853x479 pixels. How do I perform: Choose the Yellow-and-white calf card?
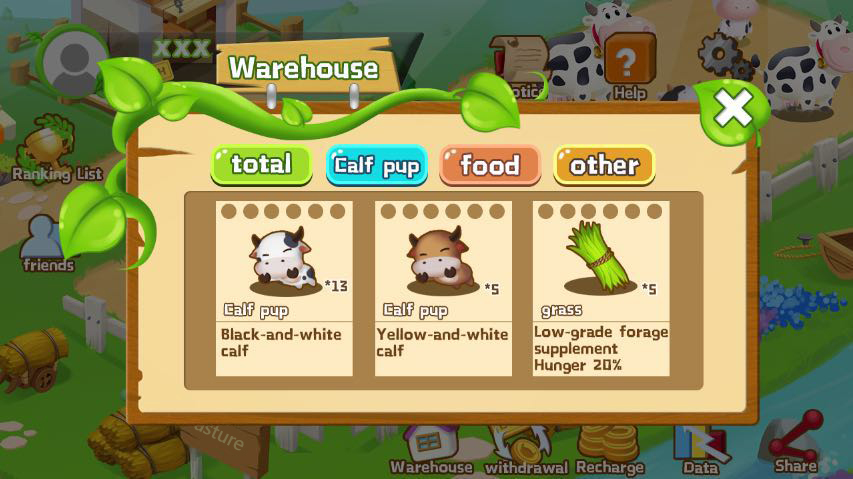pos(443,288)
